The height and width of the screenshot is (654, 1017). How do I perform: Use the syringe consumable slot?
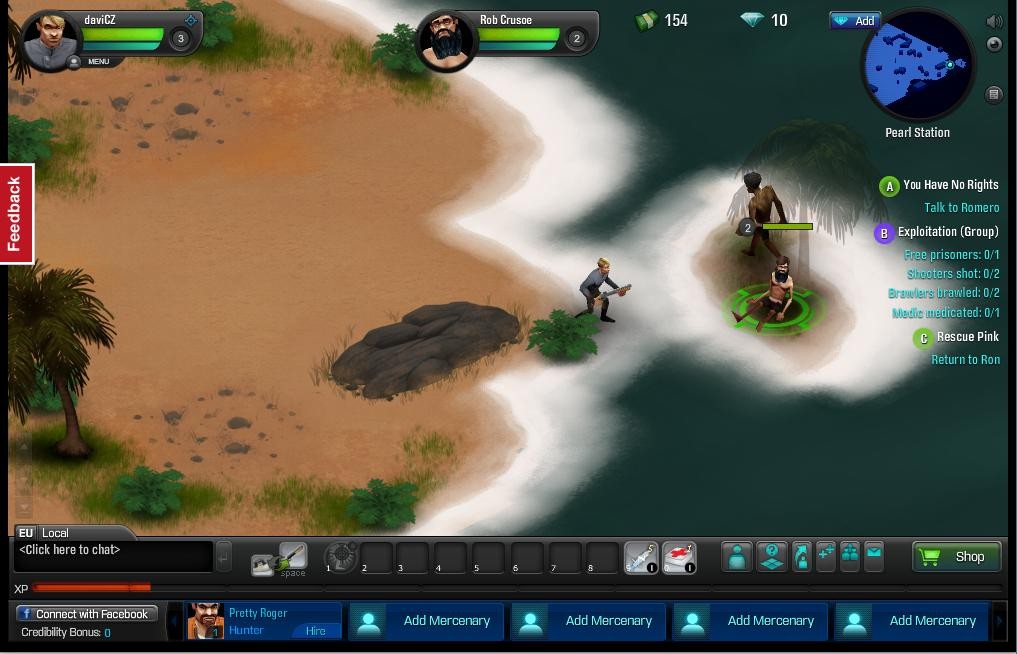coord(641,557)
